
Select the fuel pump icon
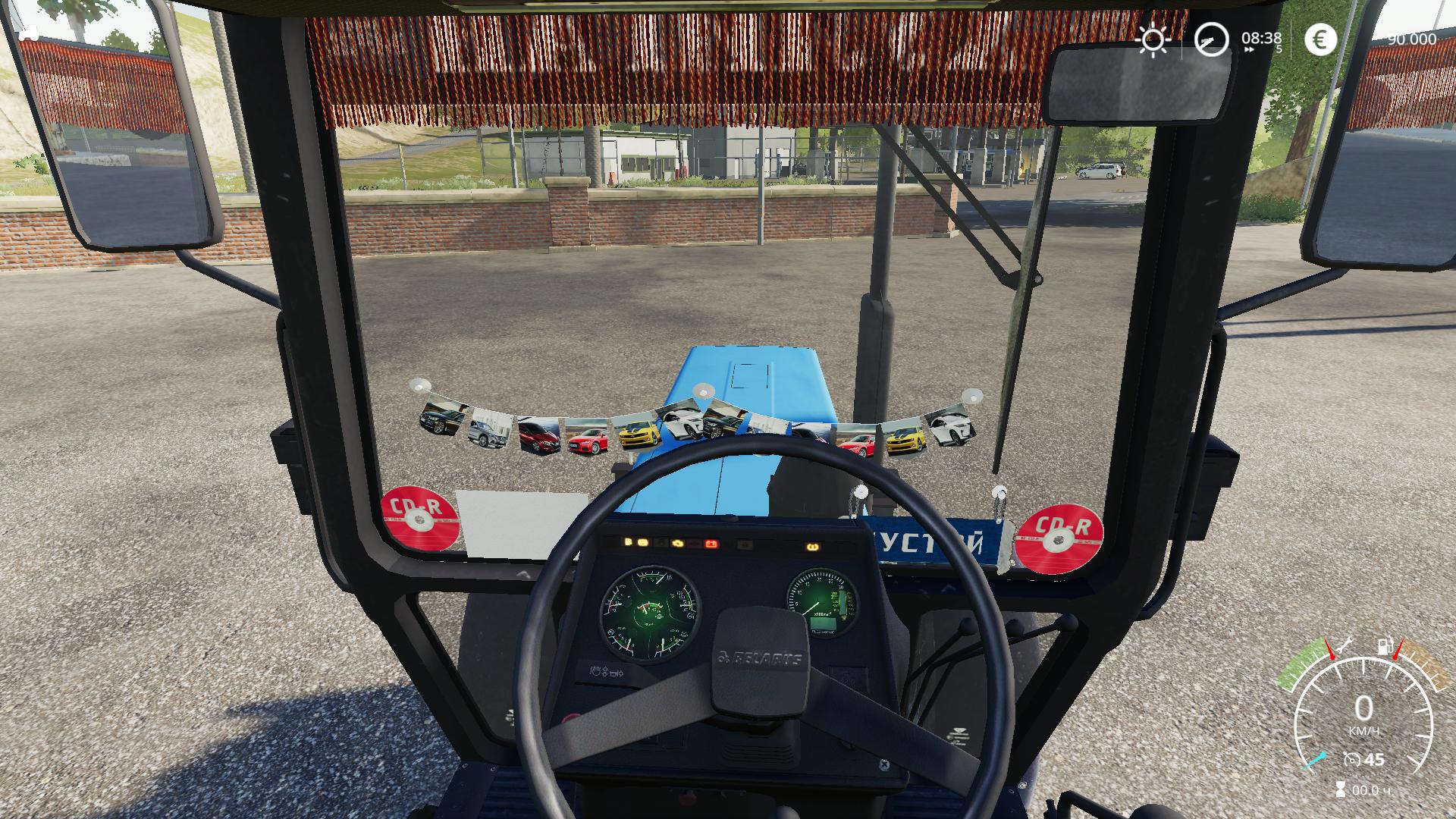[x=1385, y=647]
